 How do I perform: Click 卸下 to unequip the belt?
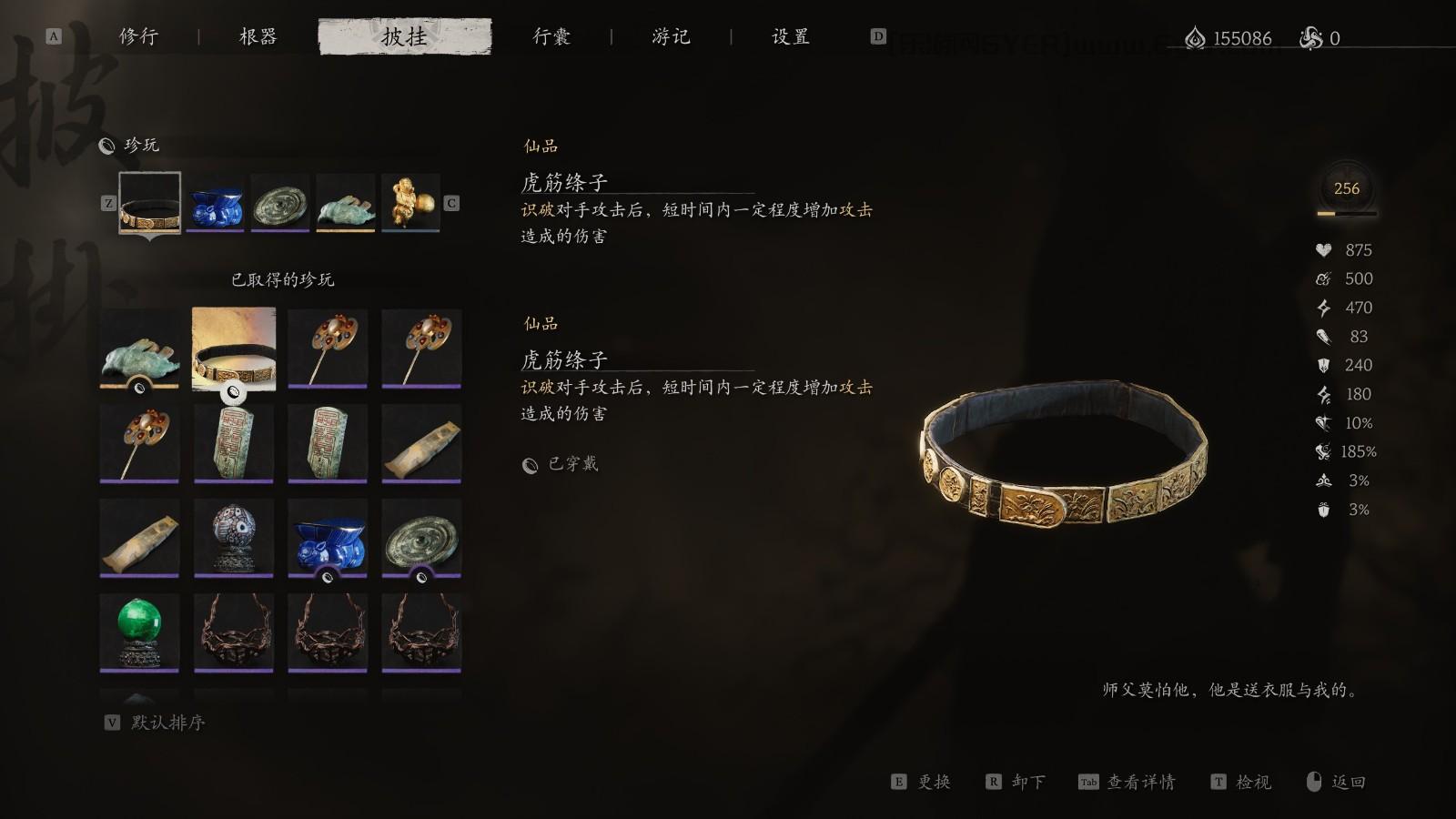(1028, 782)
